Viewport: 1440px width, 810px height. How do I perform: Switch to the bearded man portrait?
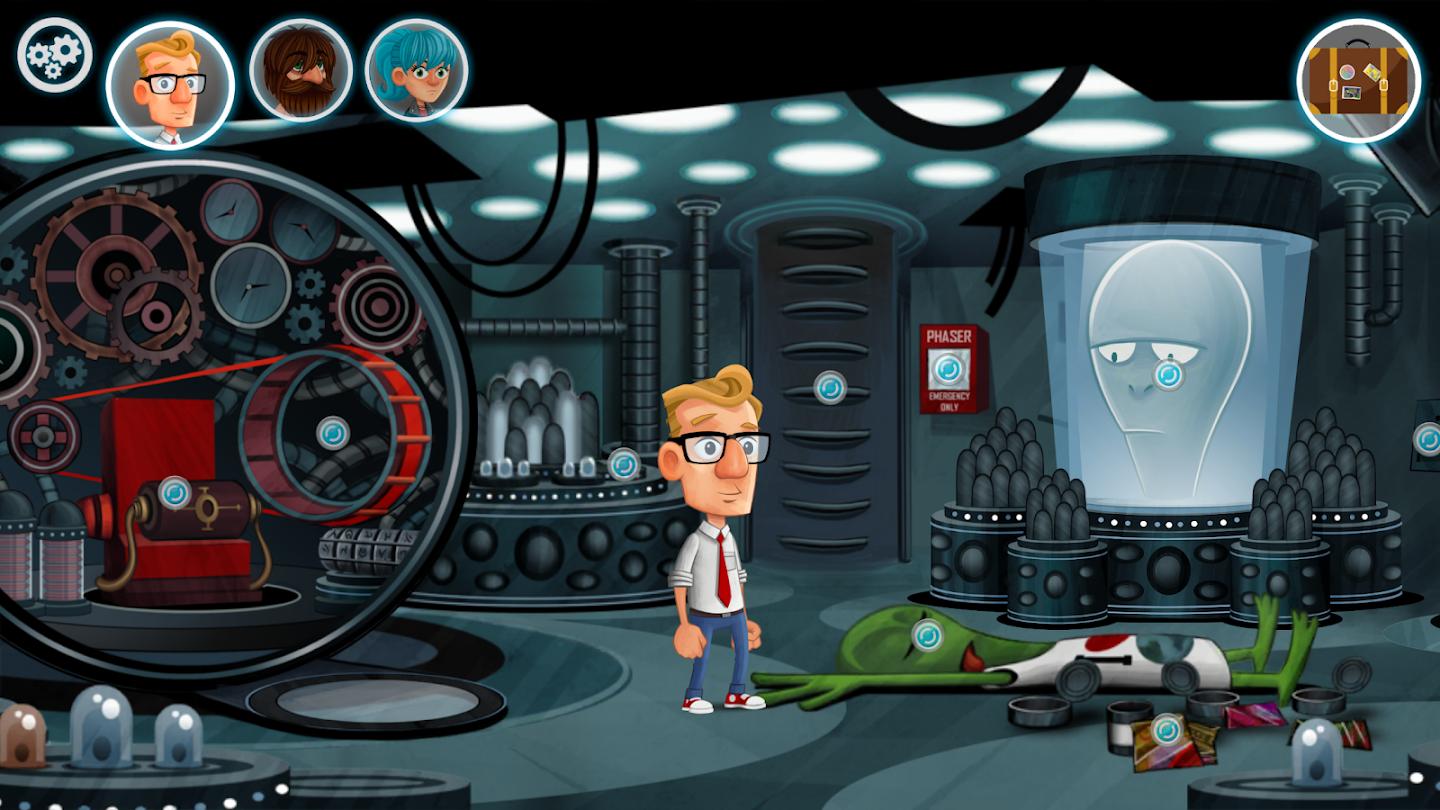pos(301,70)
